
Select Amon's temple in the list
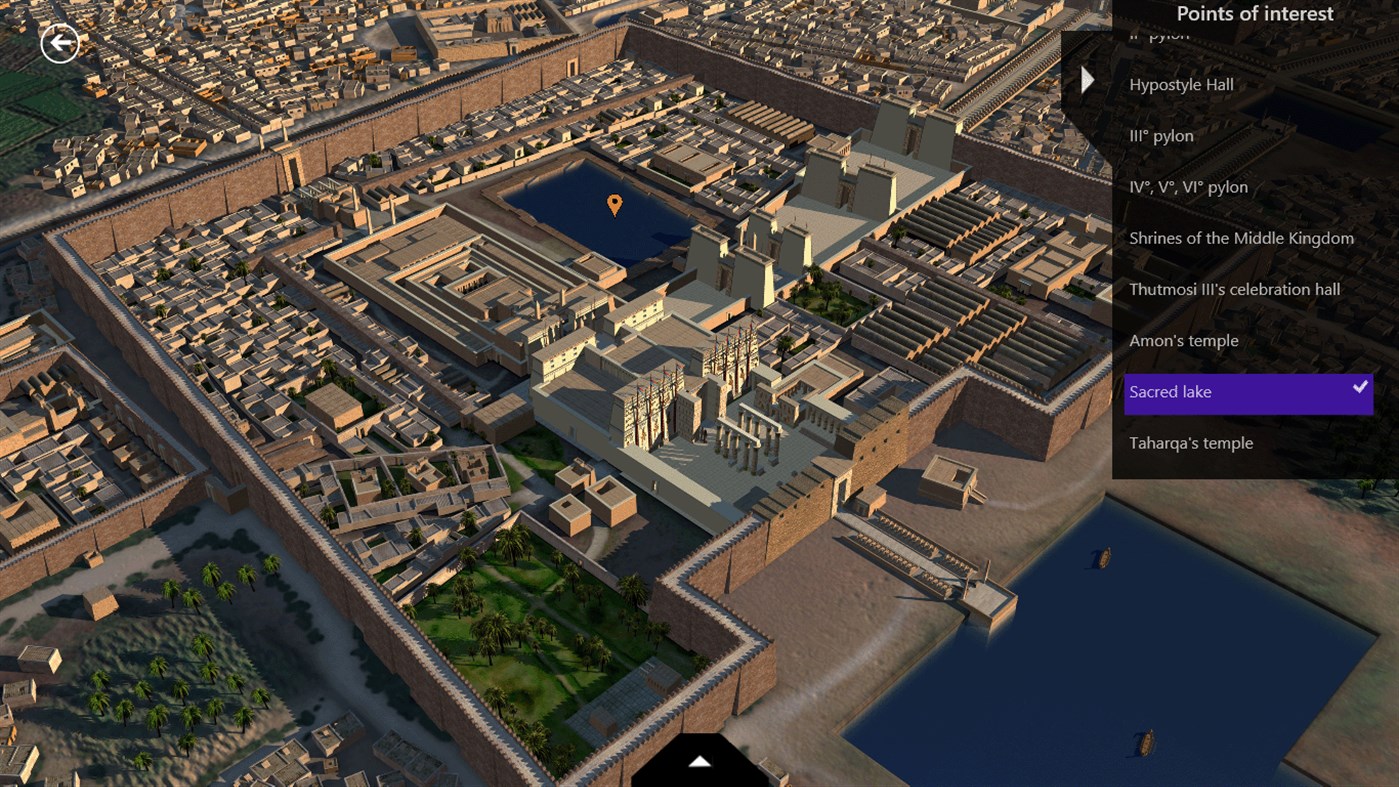tap(1183, 340)
